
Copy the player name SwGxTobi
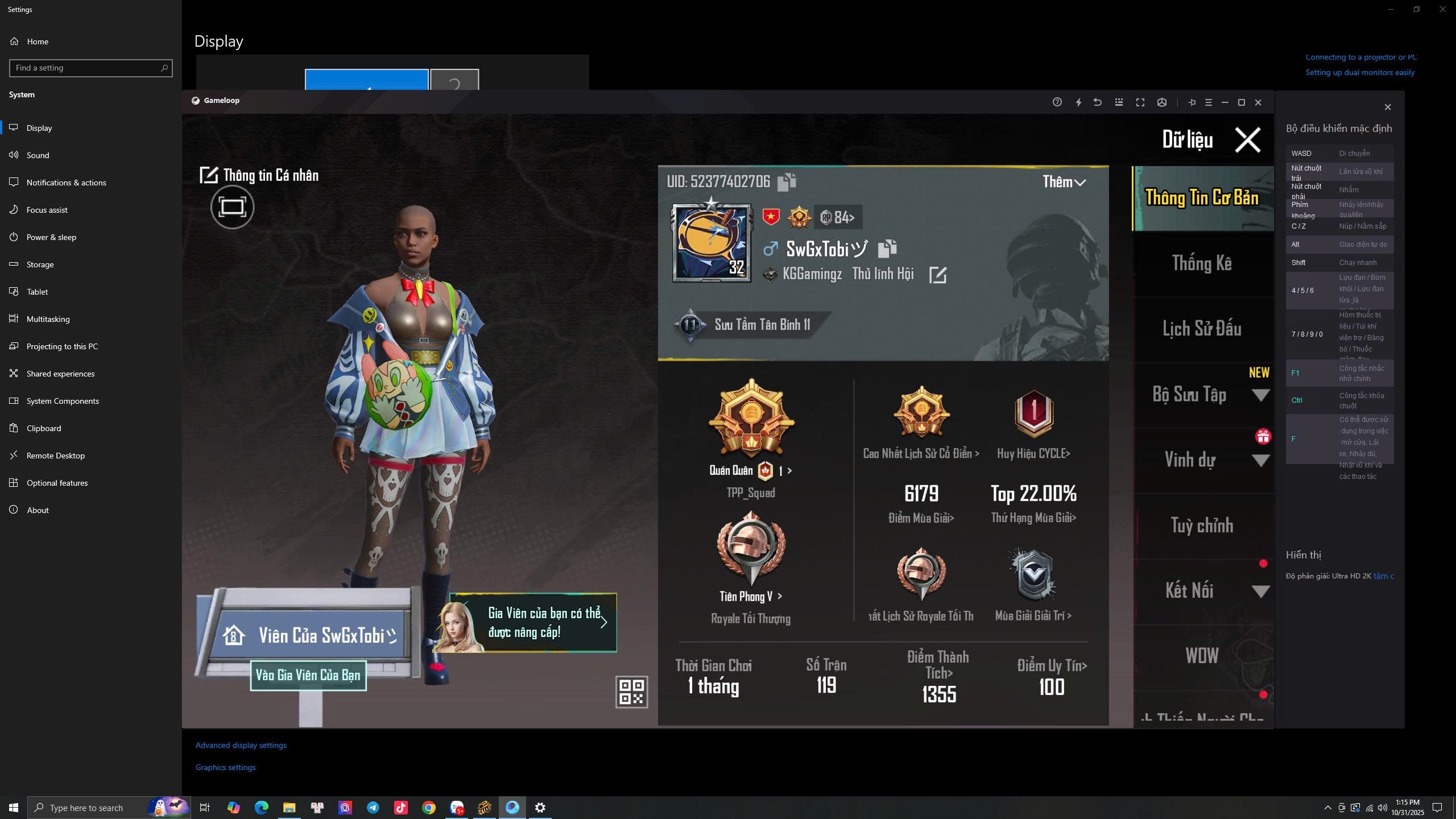[887, 249]
